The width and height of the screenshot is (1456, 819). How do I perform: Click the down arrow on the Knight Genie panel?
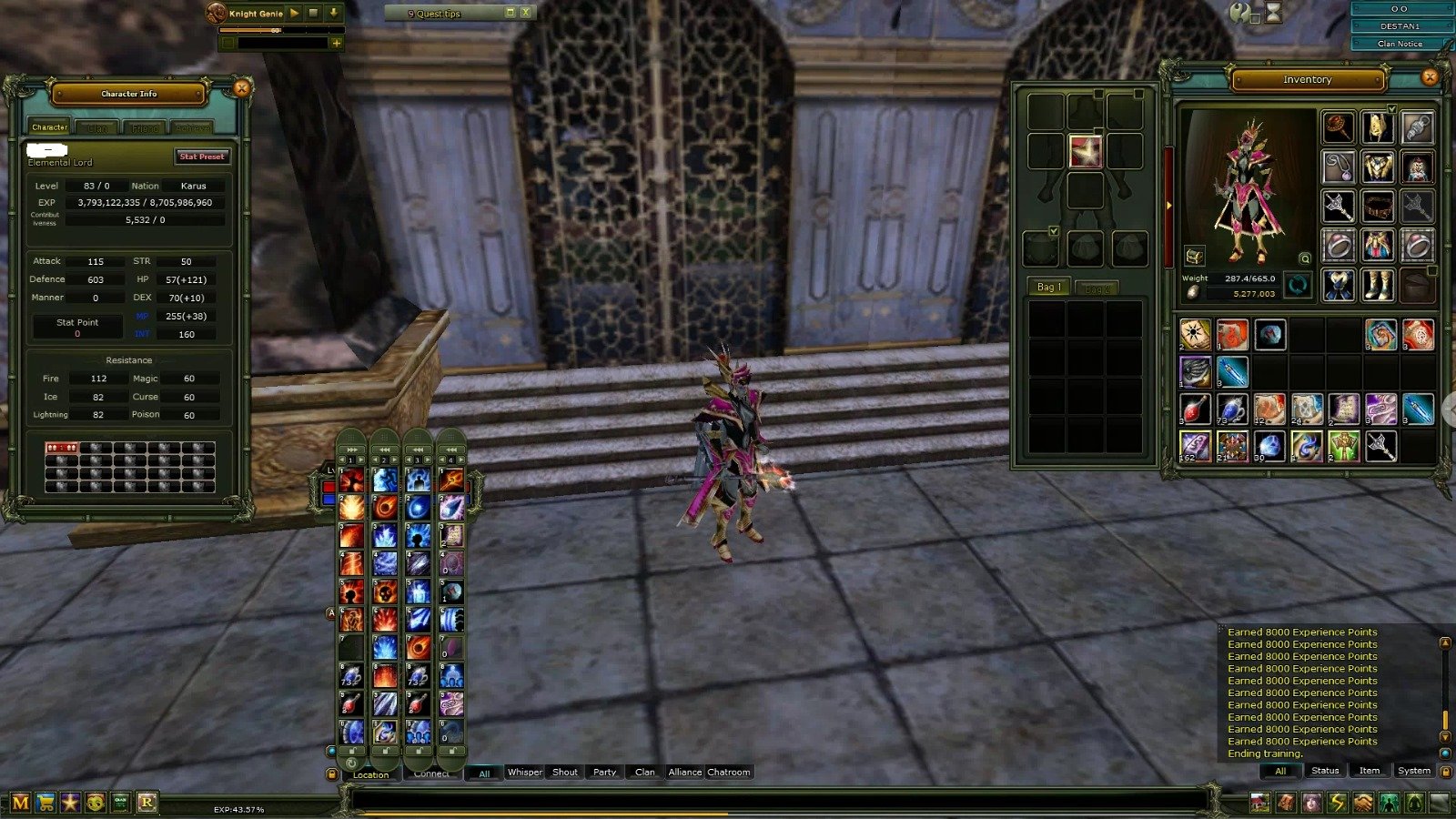click(333, 13)
